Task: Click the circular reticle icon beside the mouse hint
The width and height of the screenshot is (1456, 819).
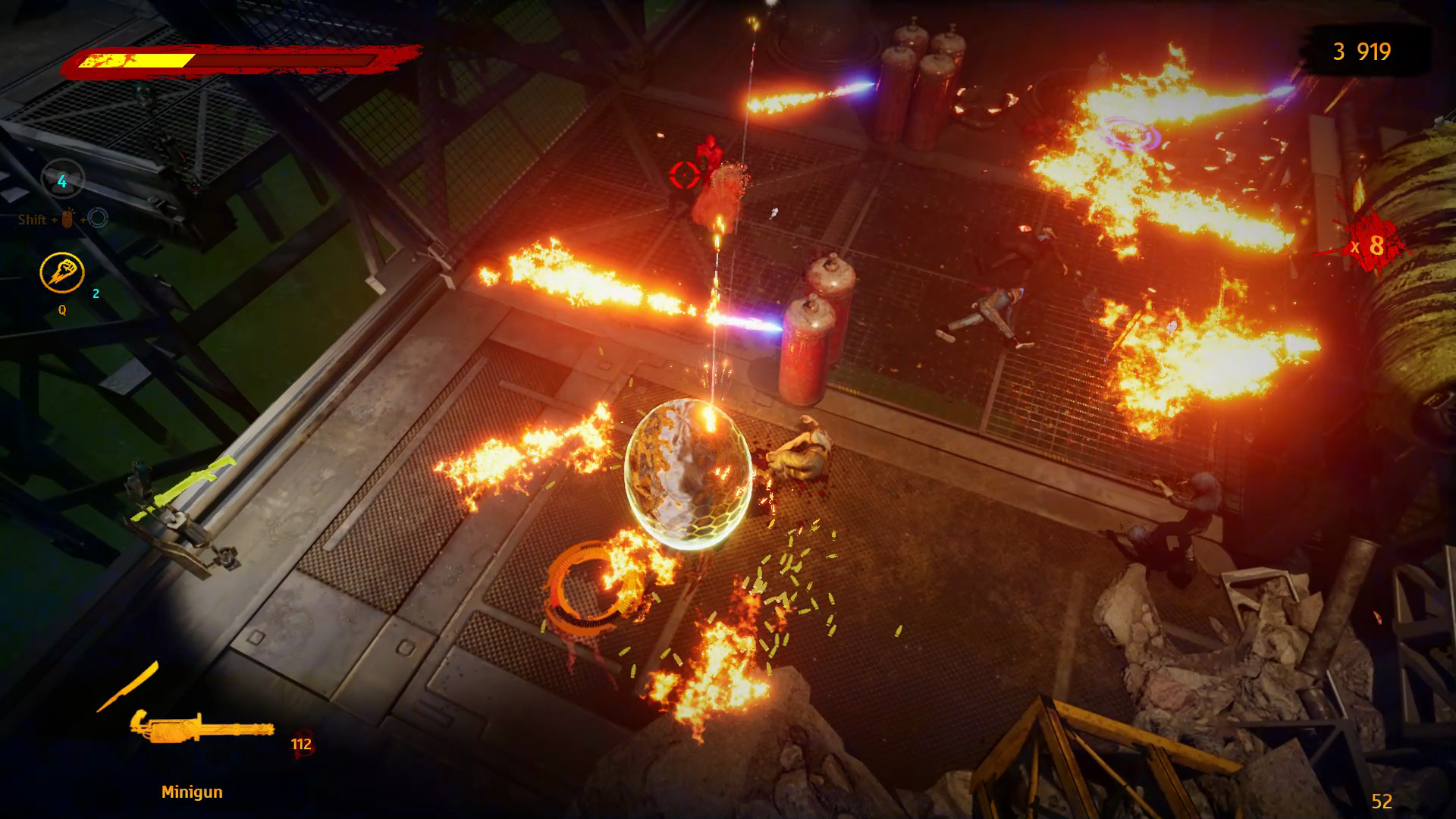Action: (x=99, y=218)
